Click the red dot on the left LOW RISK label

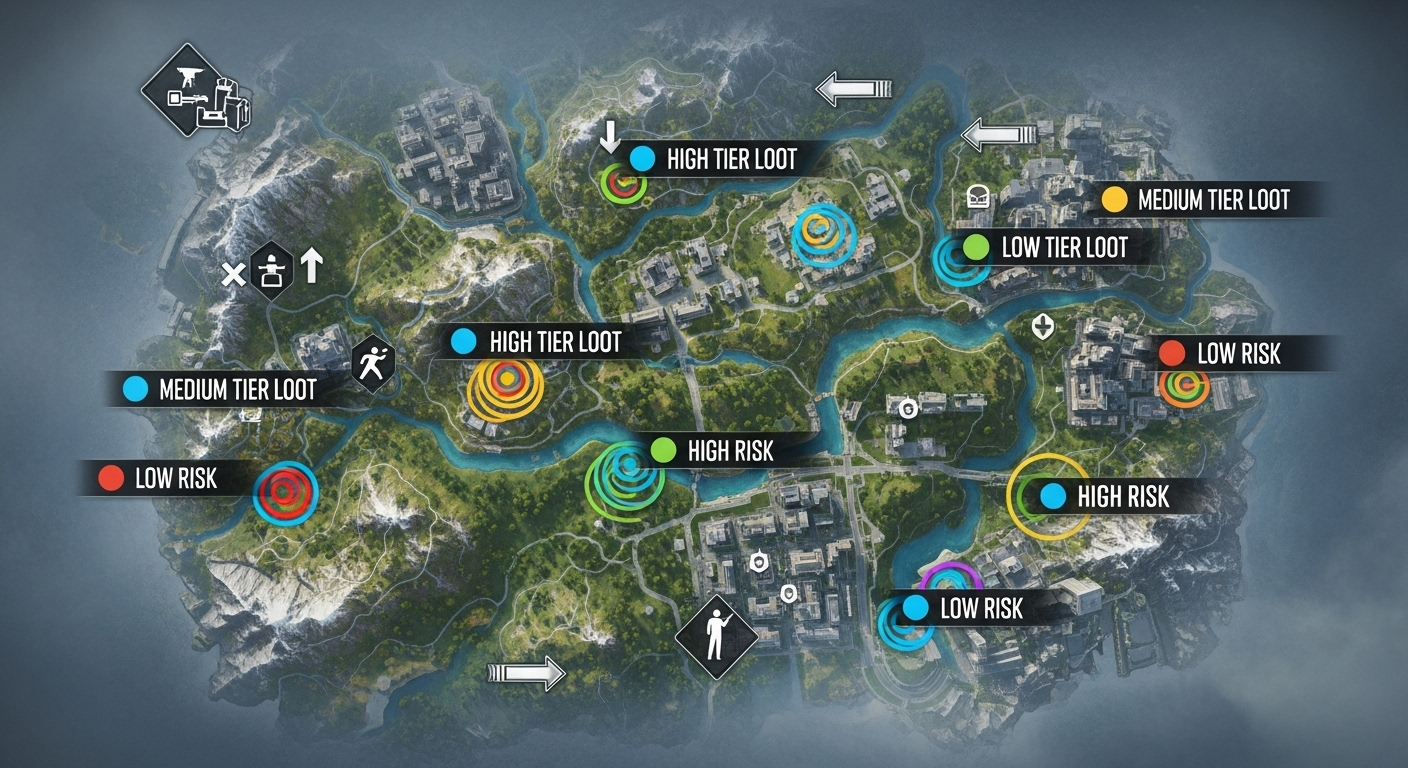[x=113, y=477]
